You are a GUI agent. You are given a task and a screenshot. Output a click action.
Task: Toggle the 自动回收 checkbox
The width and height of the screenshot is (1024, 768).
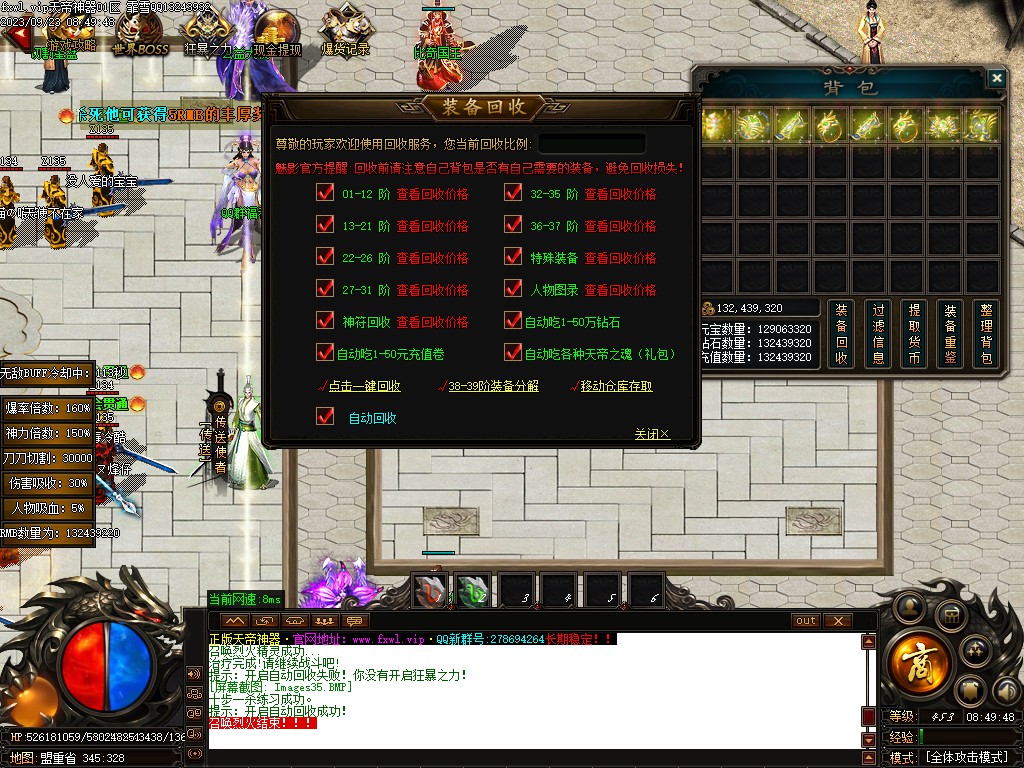[x=325, y=417]
